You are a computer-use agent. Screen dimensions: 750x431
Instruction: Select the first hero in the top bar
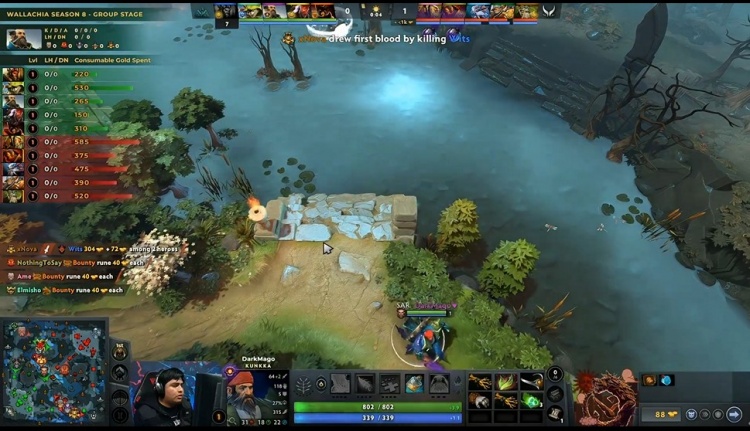pyautogui.click(x=227, y=11)
